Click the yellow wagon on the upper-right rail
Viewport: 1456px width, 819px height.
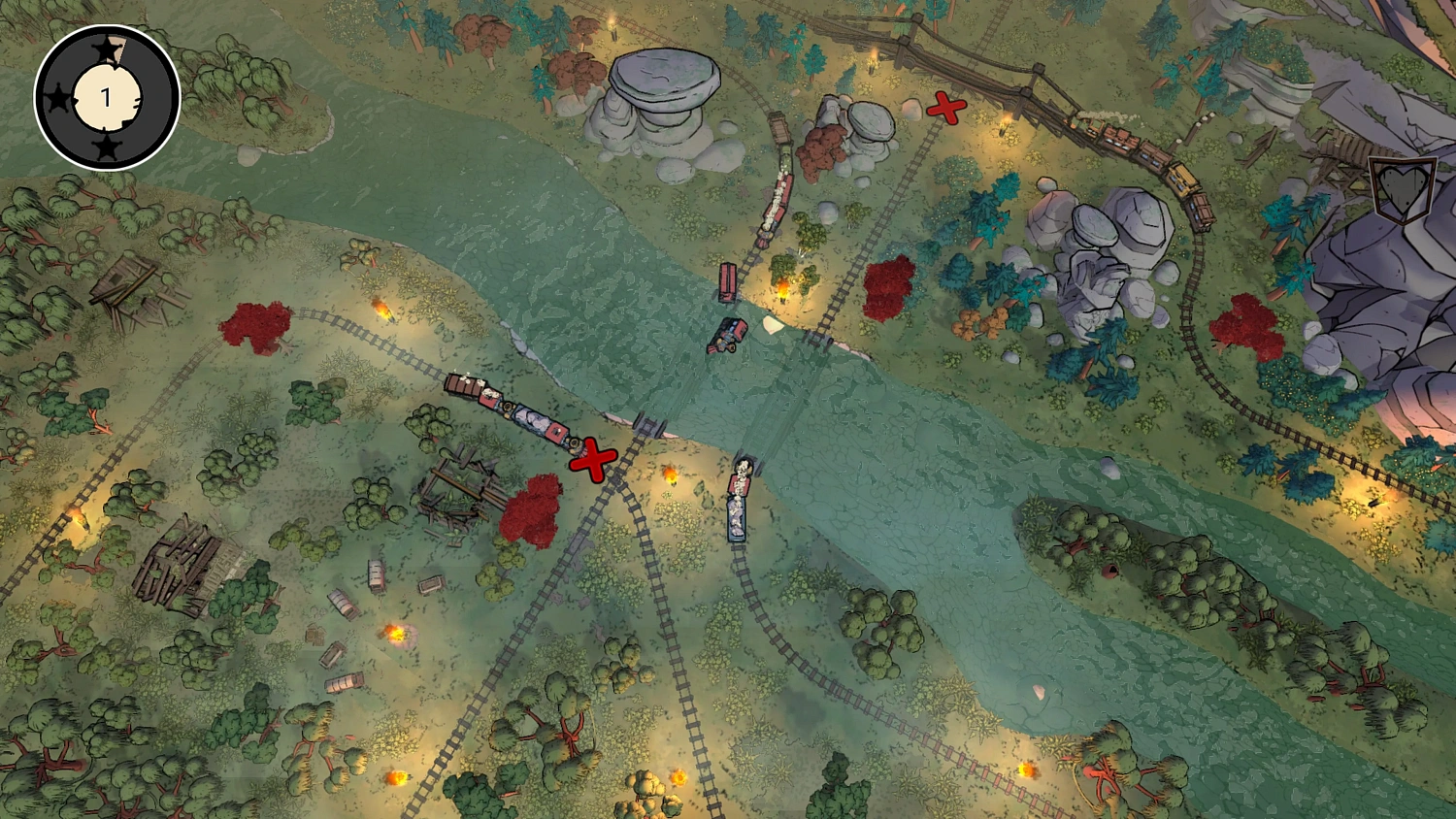(1184, 180)
